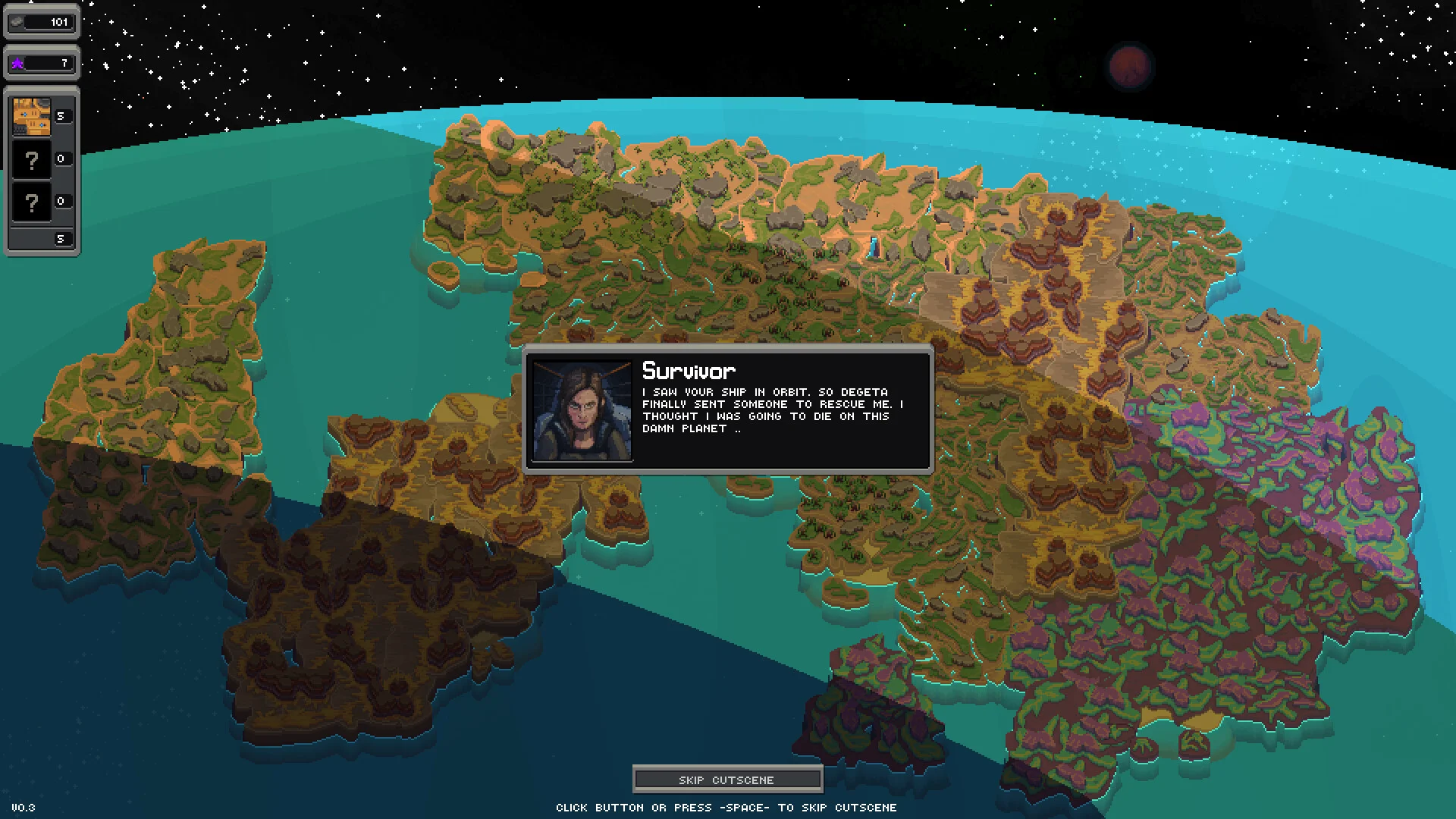Select the orange tile icon in the side panel
Viewport: 1456px width, 819px height.
[32, 117]
